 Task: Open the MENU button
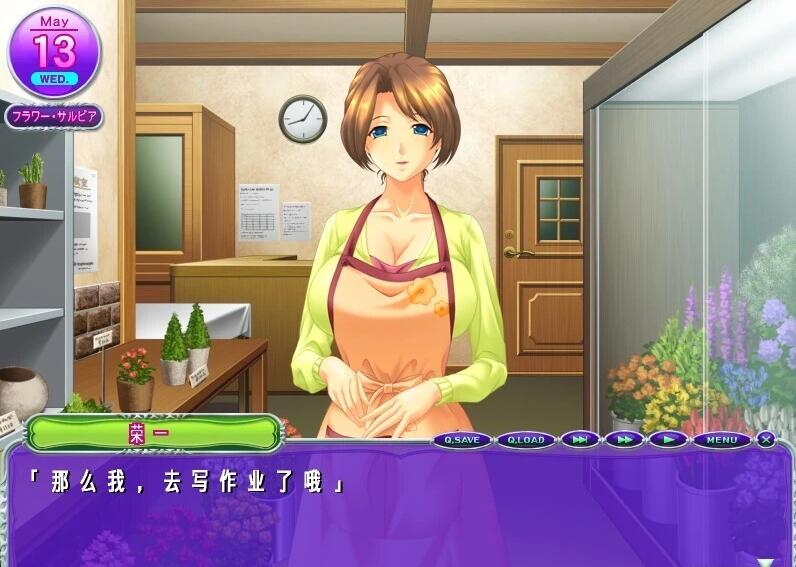pos(721,440)
